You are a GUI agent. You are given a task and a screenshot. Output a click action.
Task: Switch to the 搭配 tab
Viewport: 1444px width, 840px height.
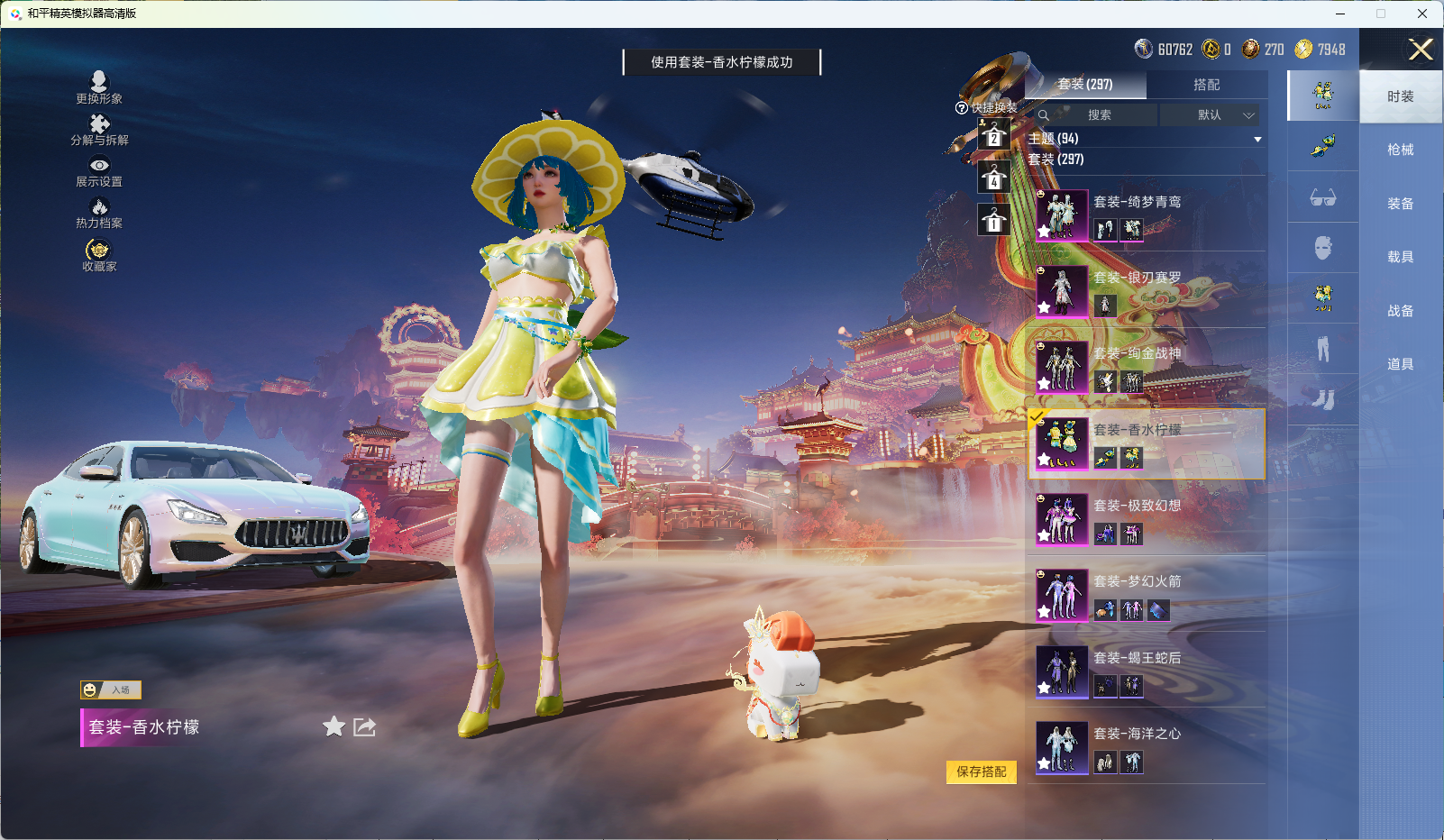click(x=1208, y=85)
